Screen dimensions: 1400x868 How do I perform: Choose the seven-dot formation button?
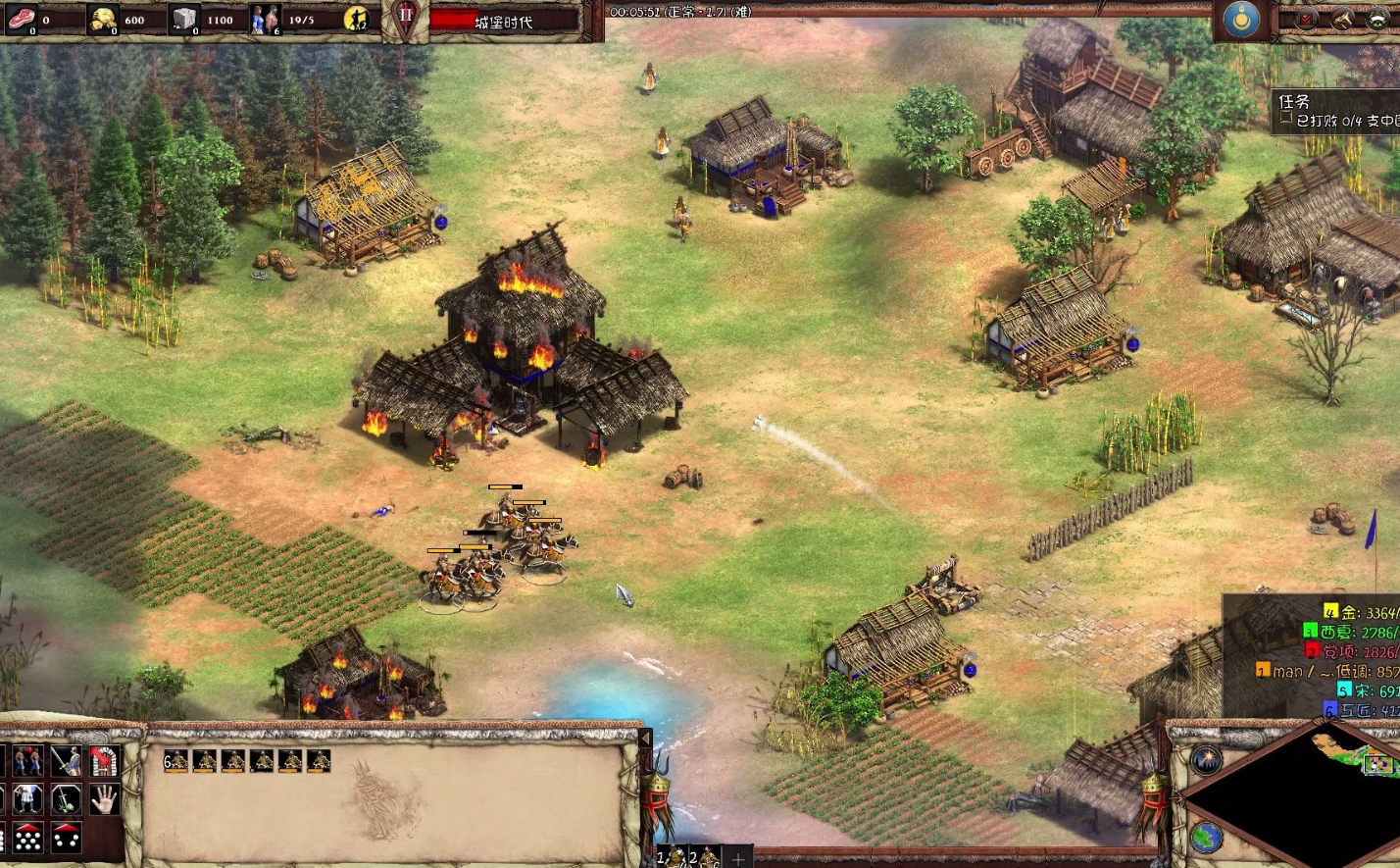pyautogui.click(x=27, y=838)
